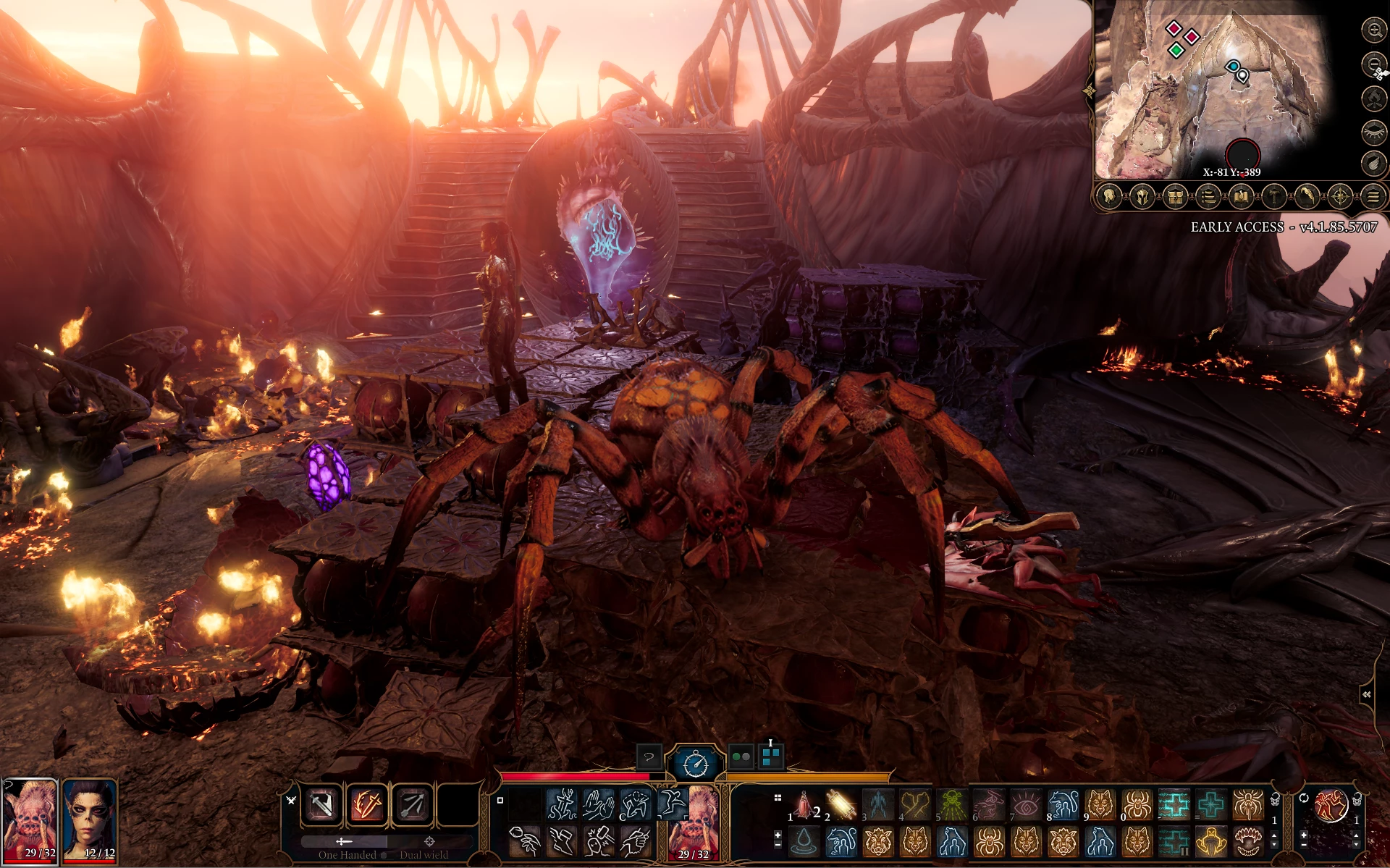Open the journal list icon
The height and width of the screenshot is (868, 1390).
[x=1208, y=196]
